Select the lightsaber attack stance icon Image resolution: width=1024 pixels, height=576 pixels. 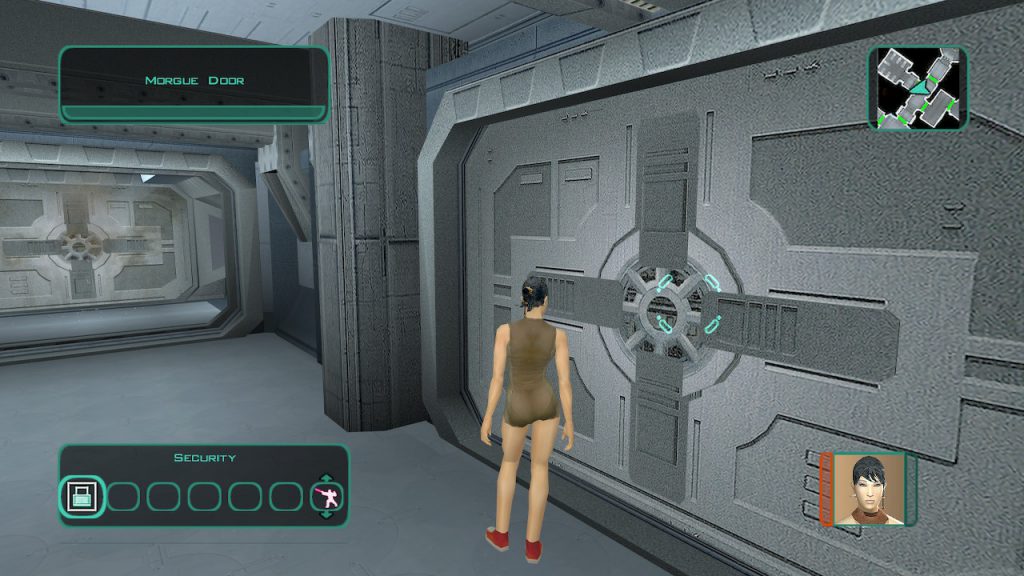(x=326, y=496)
